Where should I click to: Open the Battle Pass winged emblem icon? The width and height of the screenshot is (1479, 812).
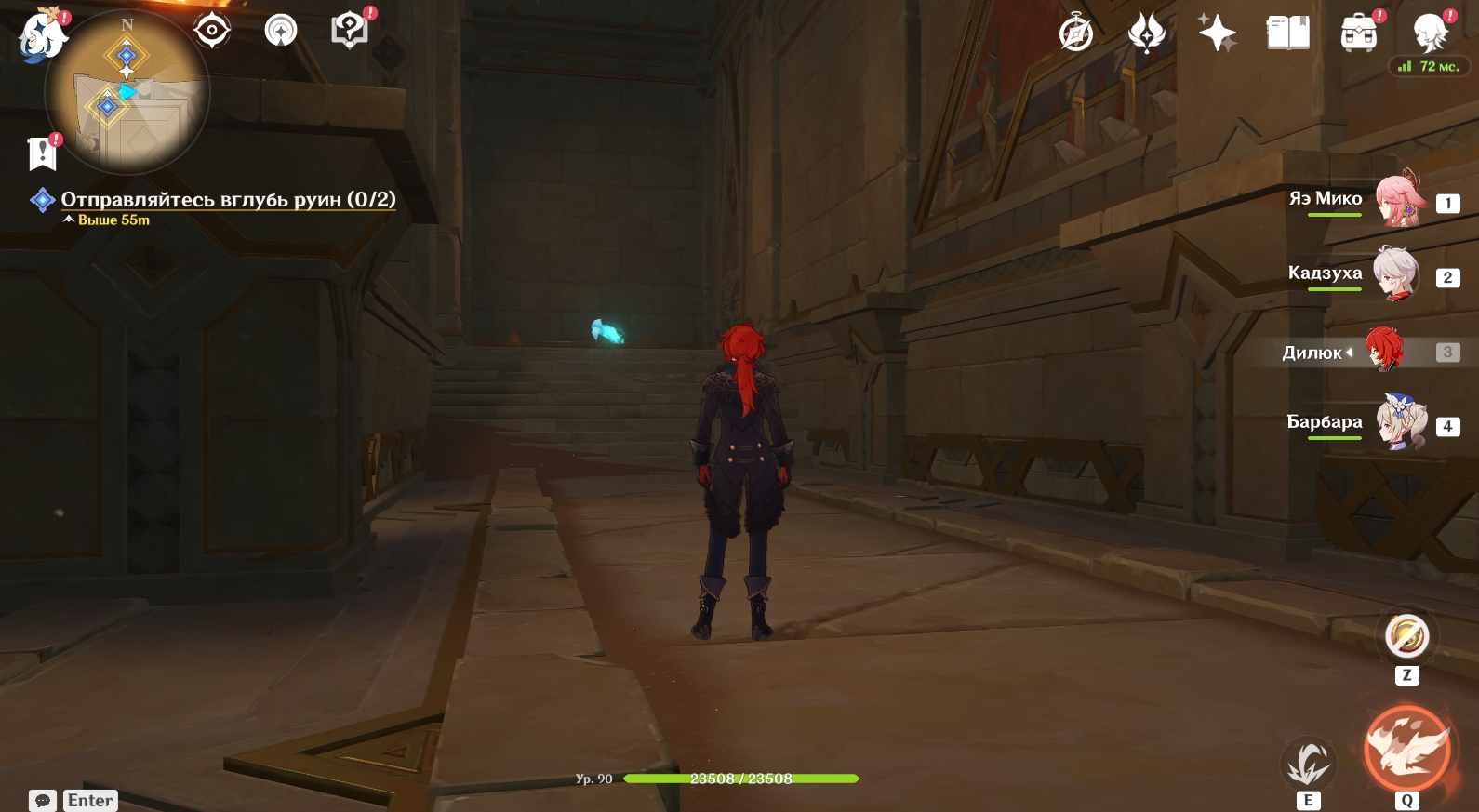(x=1147, y=33)
